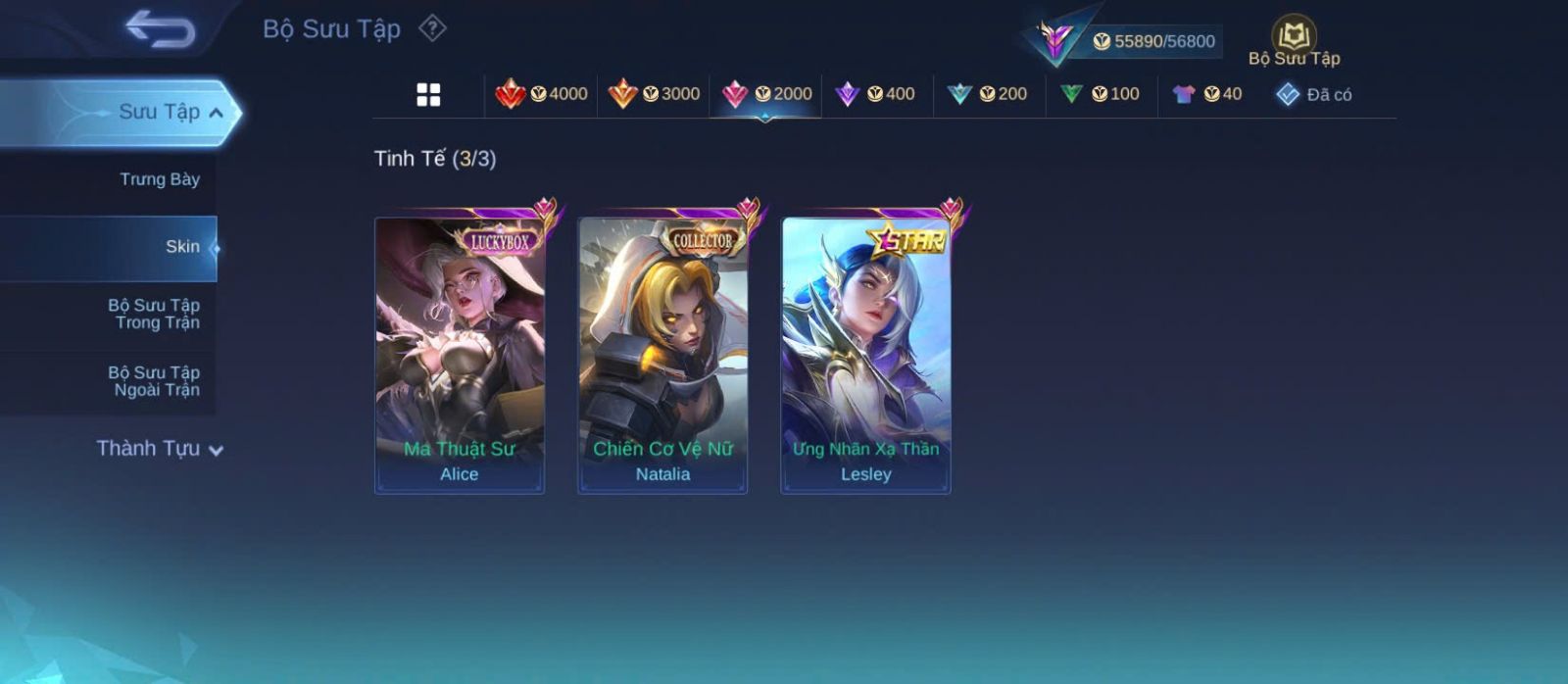The image size is (1568, 684).
Task: Select Lesley's Ưng Nhãn Xạ Thần skin card
Action: point(865,355)
